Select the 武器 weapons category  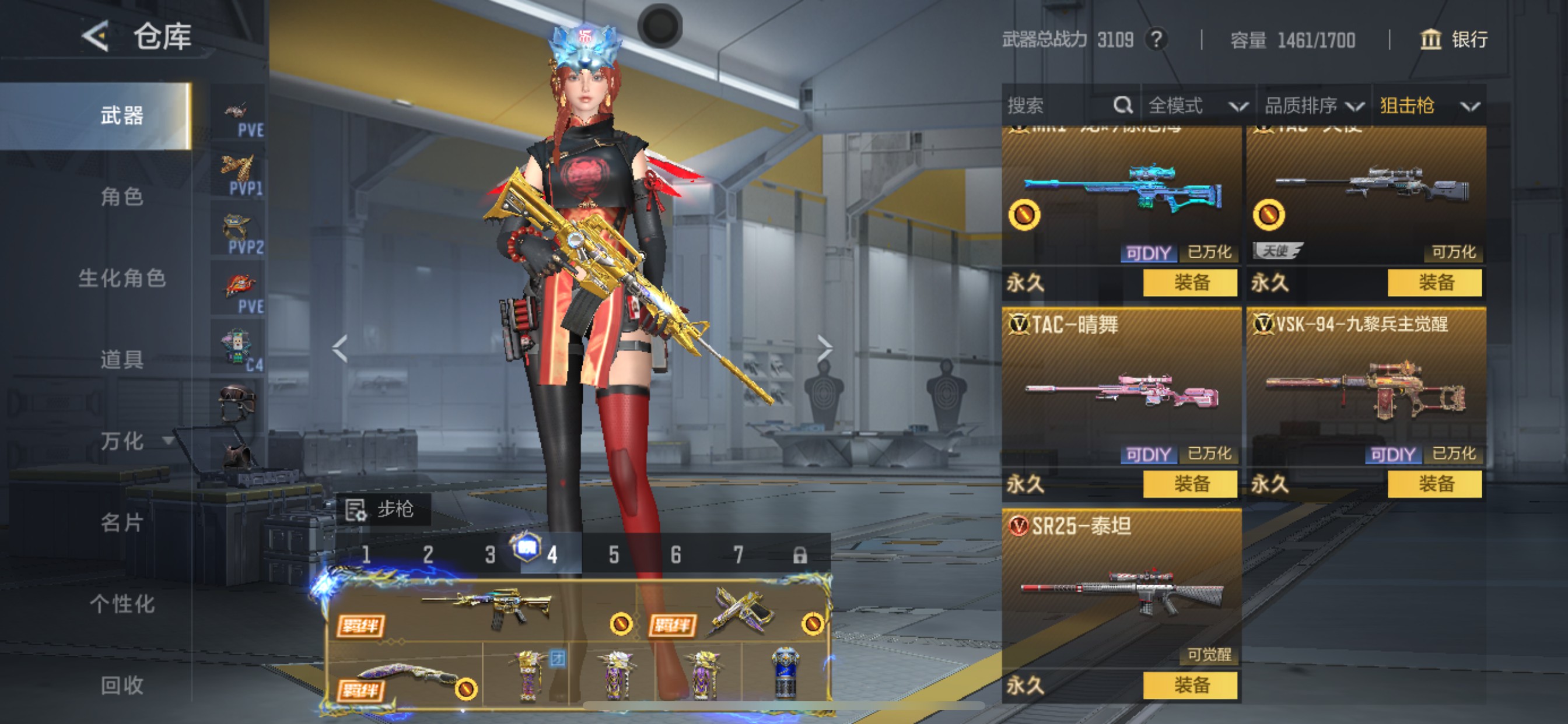coord(122,115)
